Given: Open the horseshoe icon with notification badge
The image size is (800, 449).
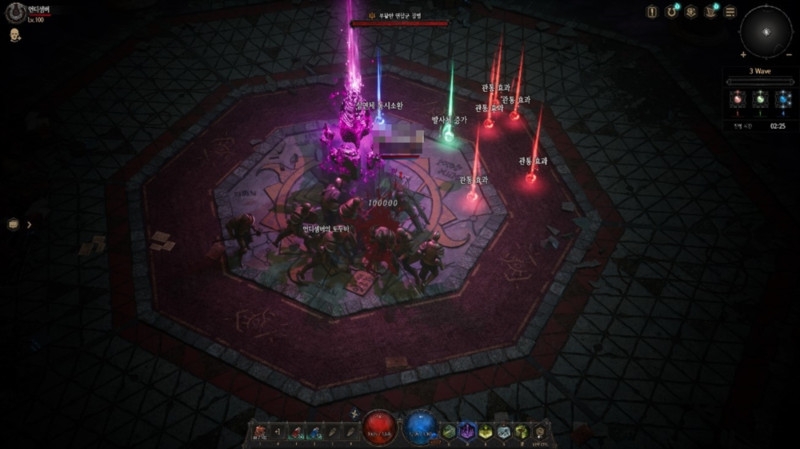Looking at the screenshot, I should coord(673,12).
